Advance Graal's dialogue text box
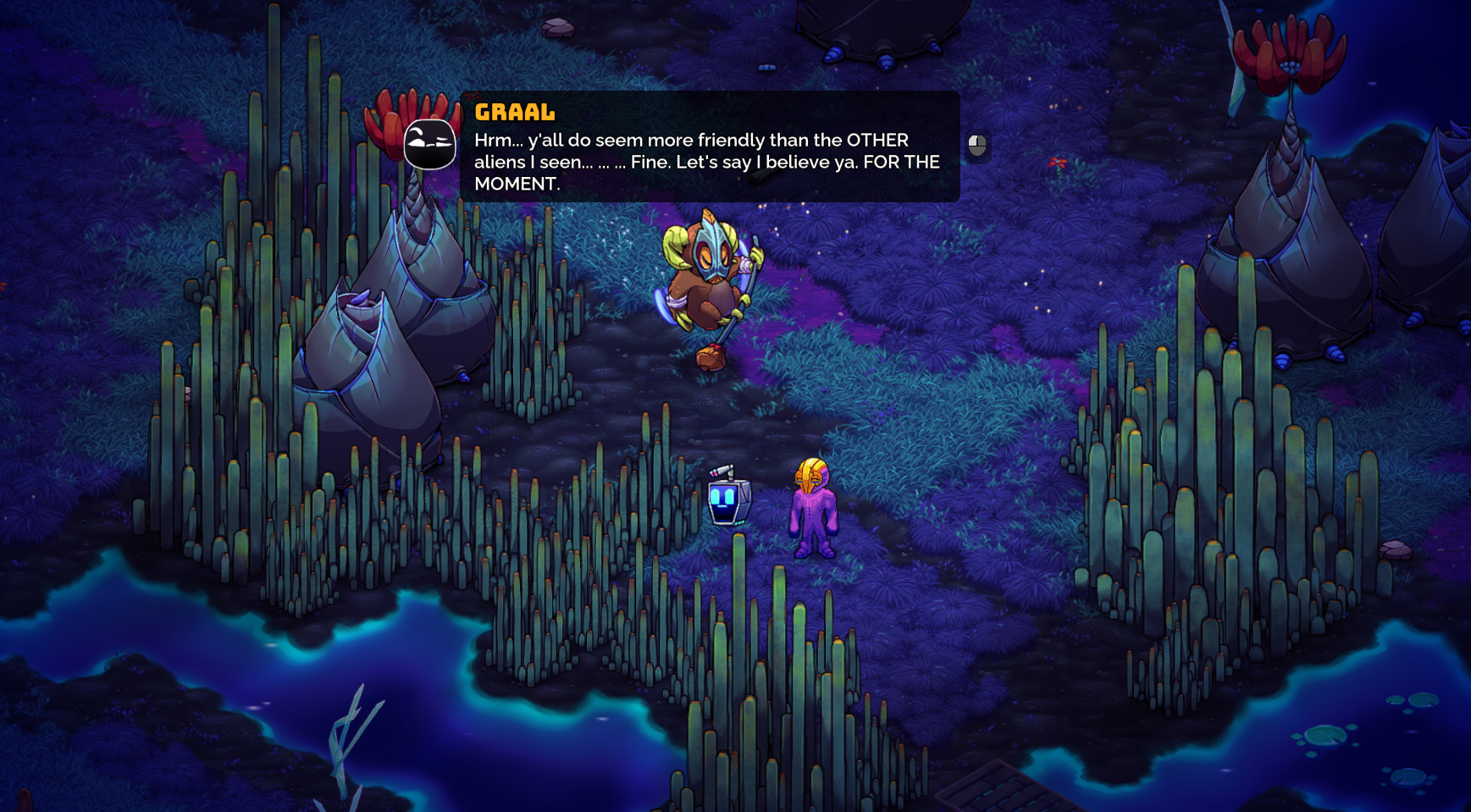 (976, 146)
